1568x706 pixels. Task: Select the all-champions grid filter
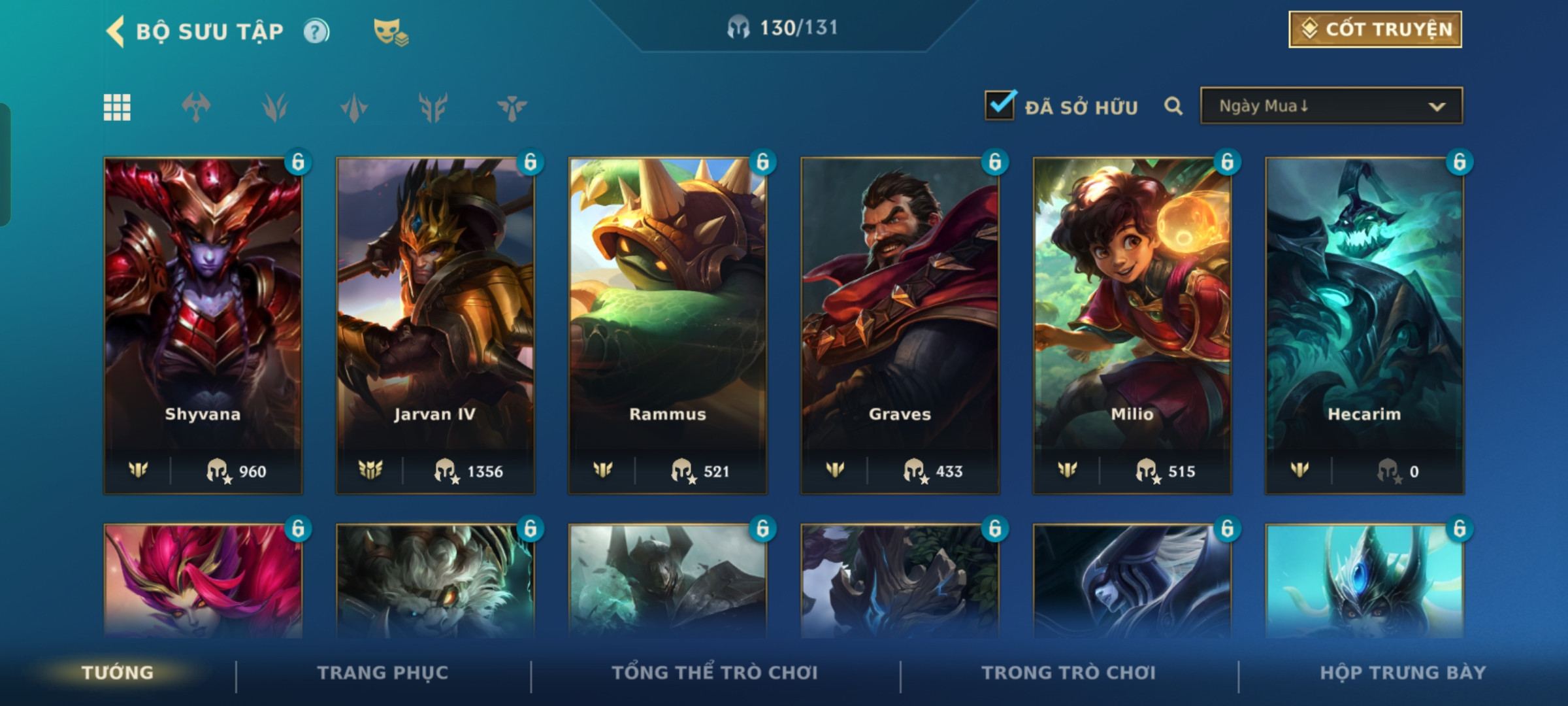click(x=117, y=107)
